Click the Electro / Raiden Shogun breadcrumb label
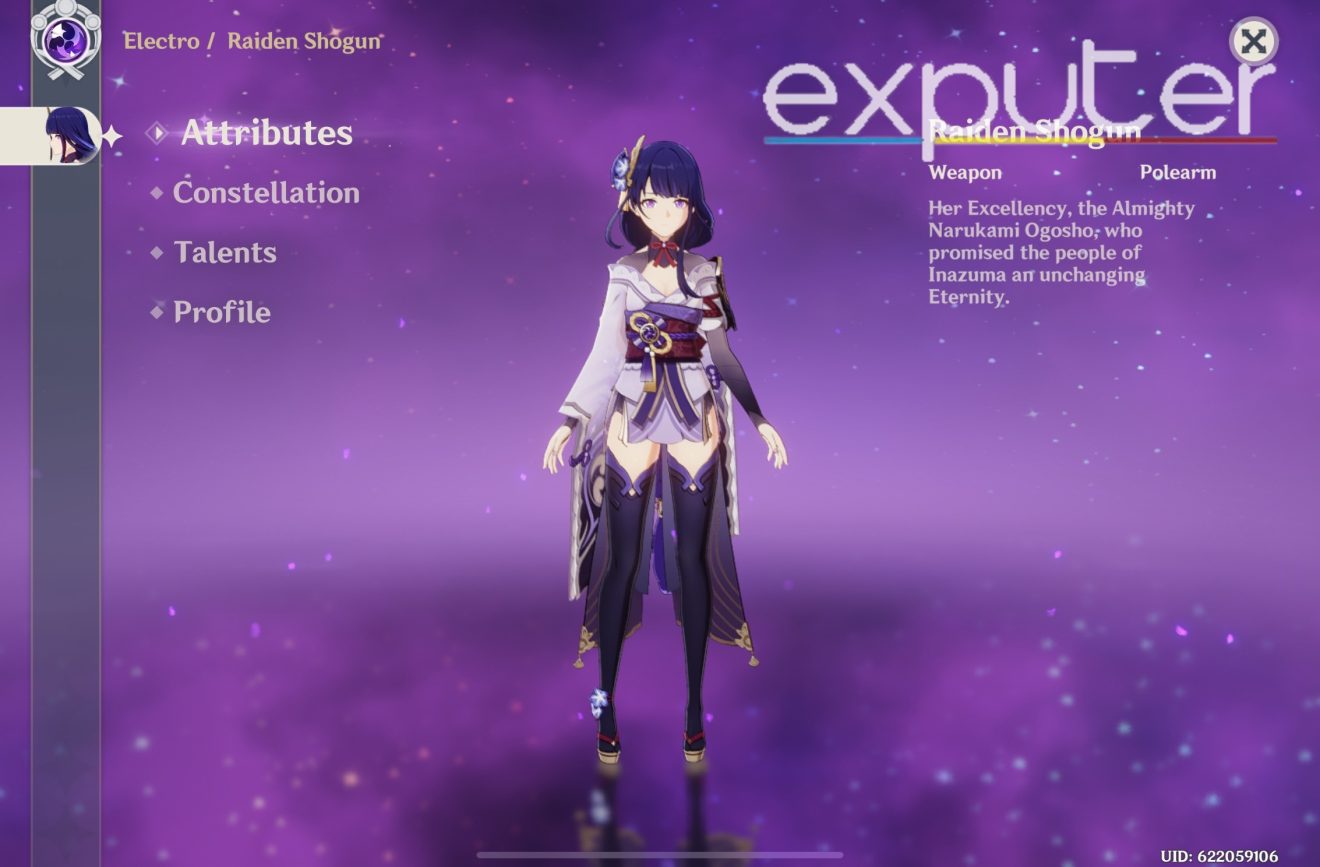Viewport: 1320px width, 867px height. coord(250,42)
